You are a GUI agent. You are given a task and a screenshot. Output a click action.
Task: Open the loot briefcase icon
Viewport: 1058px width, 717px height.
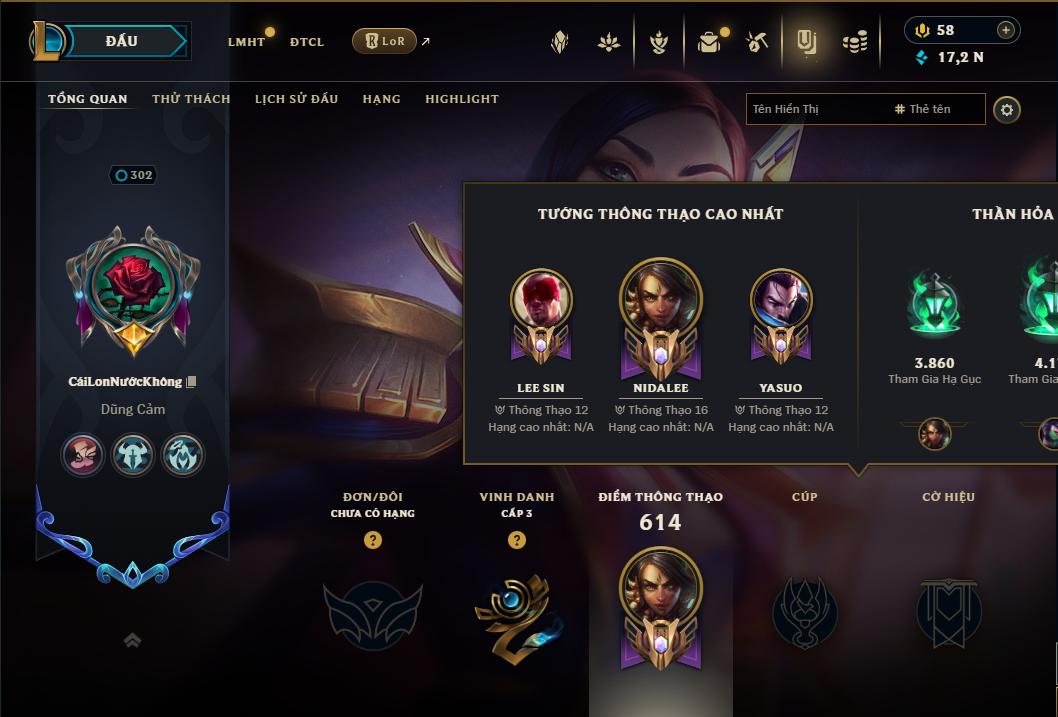pos(709,42)
